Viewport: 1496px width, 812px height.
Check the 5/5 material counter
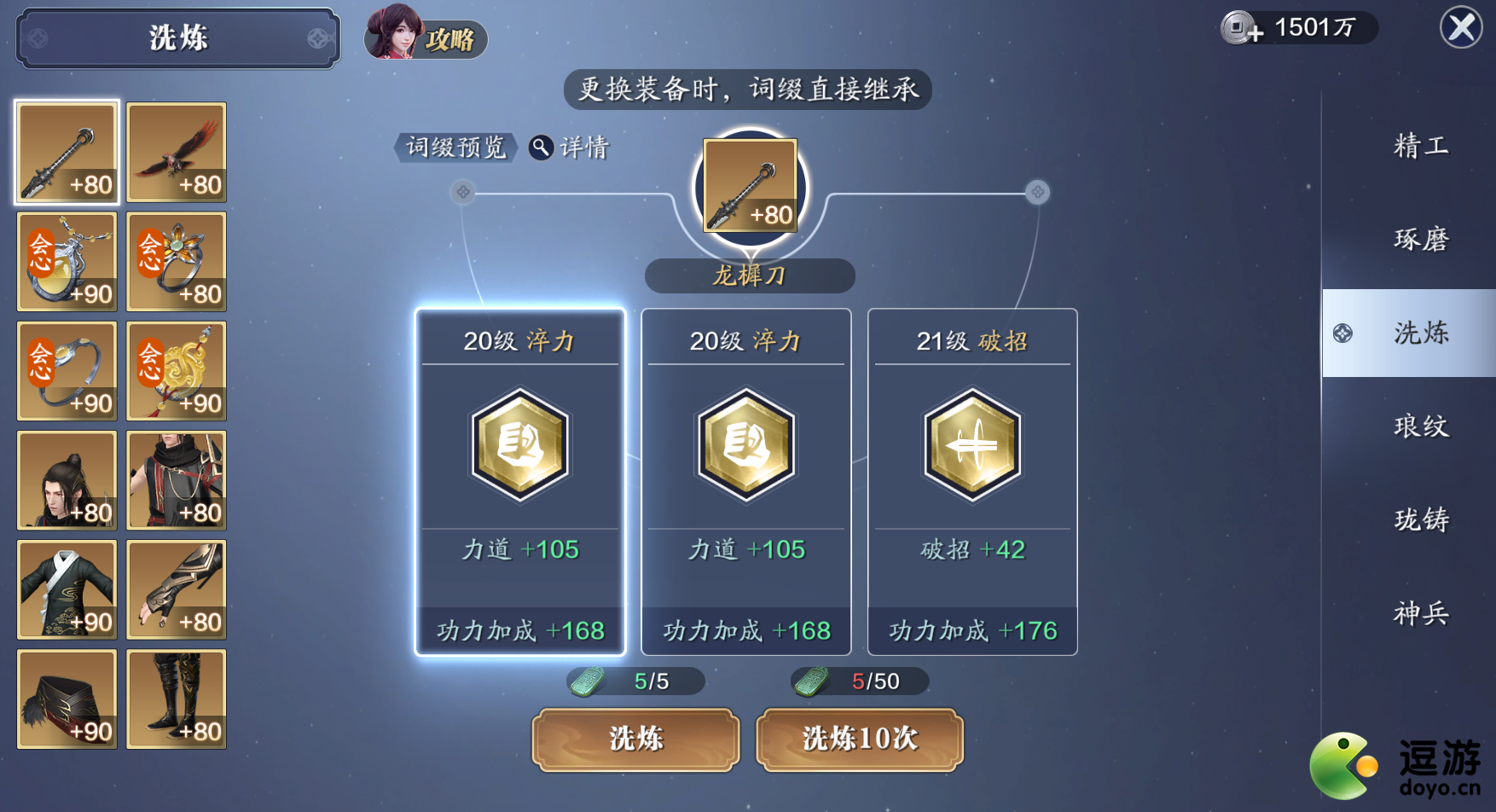click(x=635, y=681)
